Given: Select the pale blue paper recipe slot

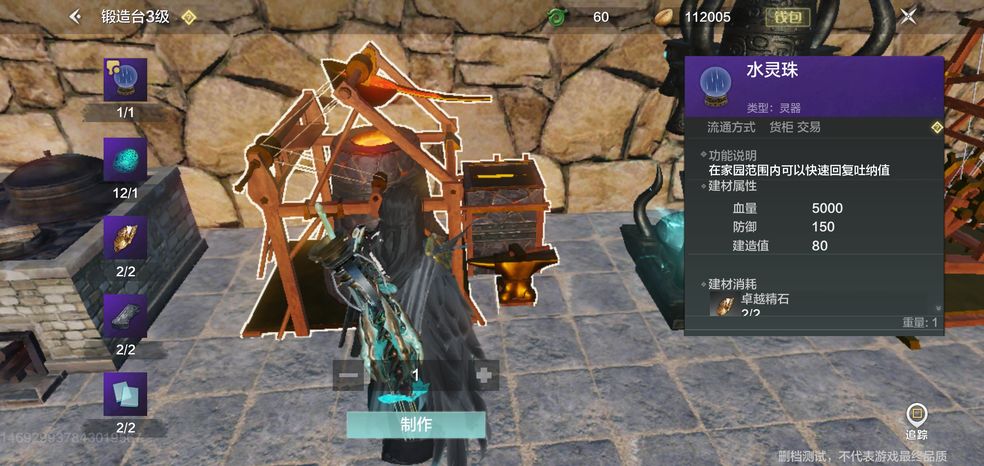Looking at the screenshot, I should 125,395.
